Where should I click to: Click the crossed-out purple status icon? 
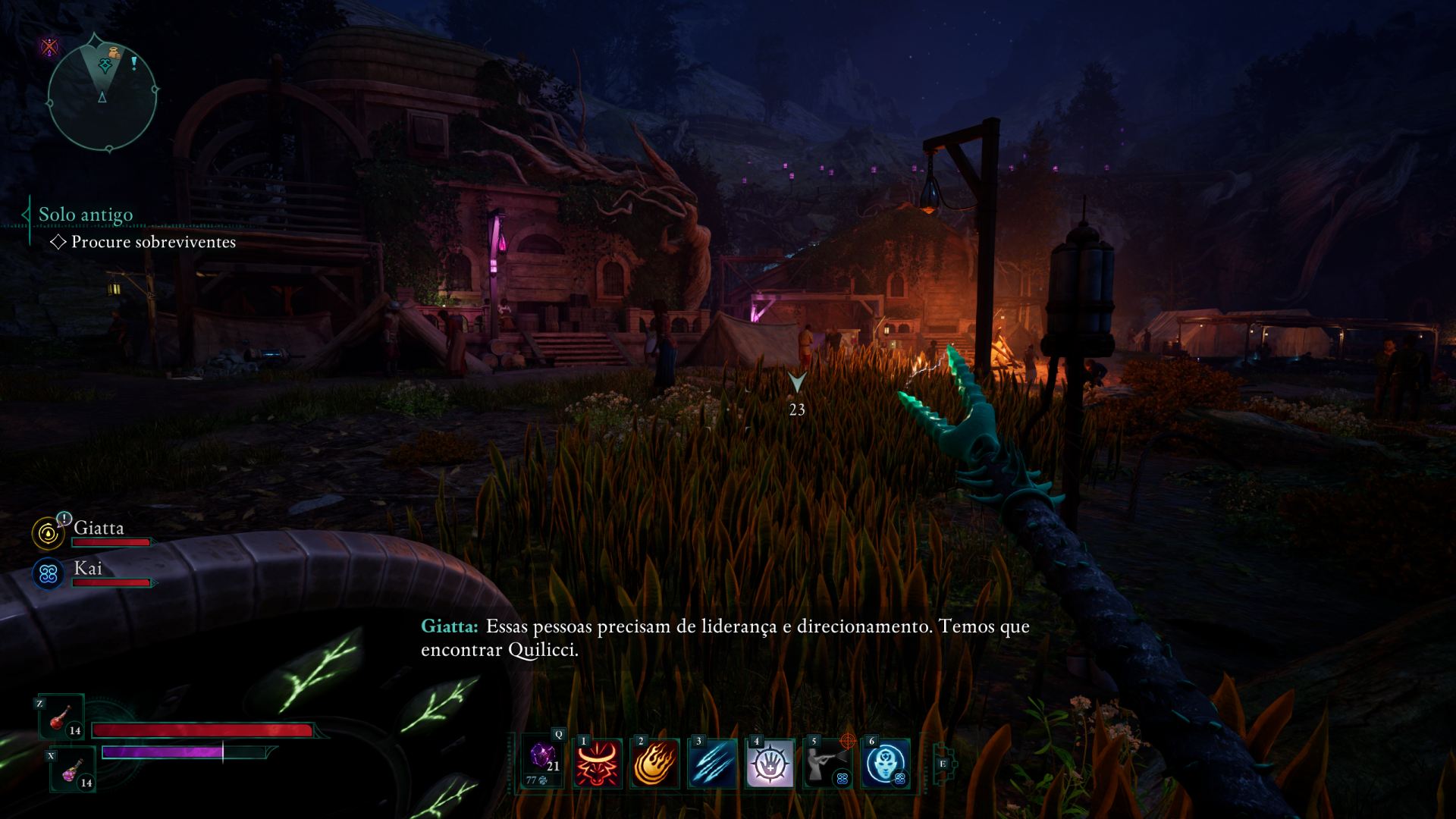click(x=50, y=47)
